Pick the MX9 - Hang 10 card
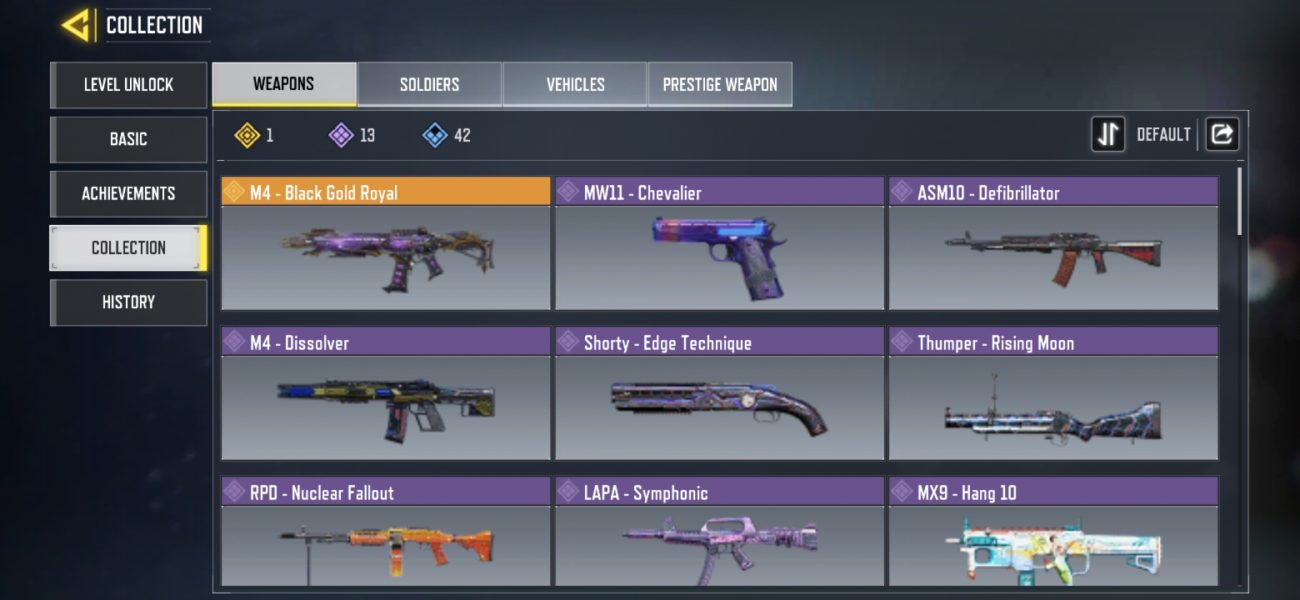The image size is (1300, 600). point(1053,535)
